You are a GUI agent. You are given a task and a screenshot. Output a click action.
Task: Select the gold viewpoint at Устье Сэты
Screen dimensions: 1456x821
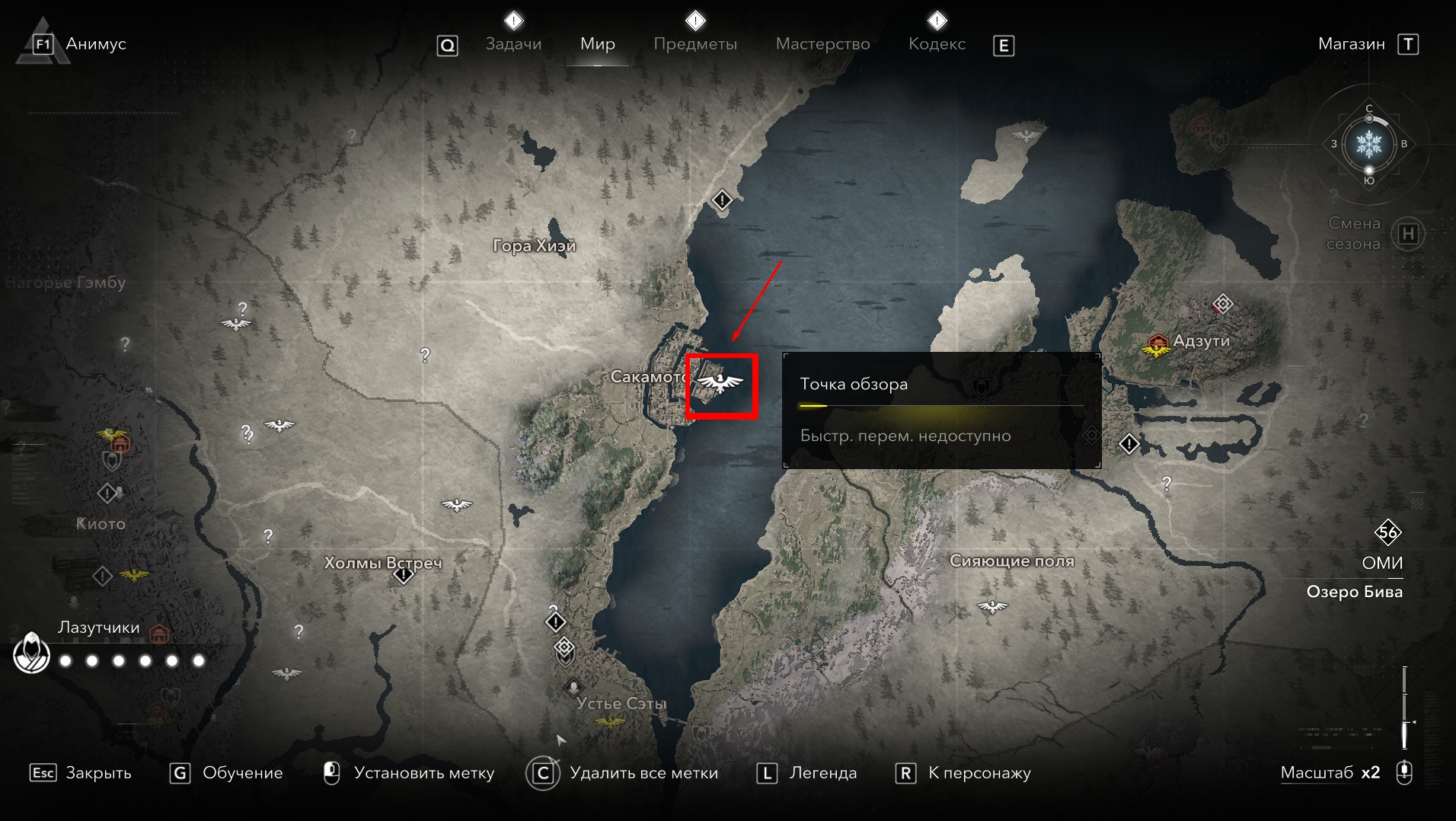point(610,720)
